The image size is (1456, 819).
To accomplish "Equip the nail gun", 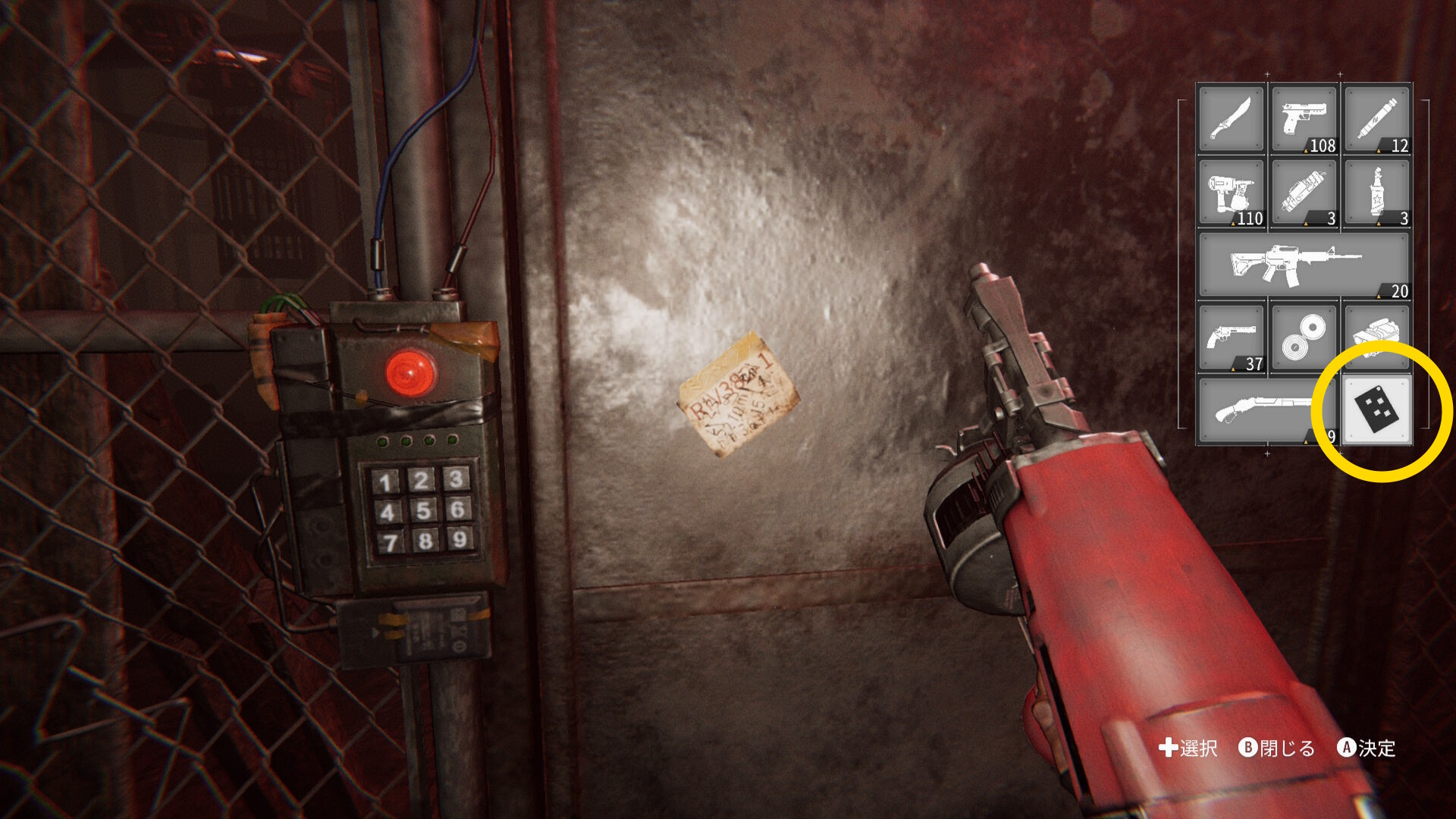I will tap(1231, 192).
